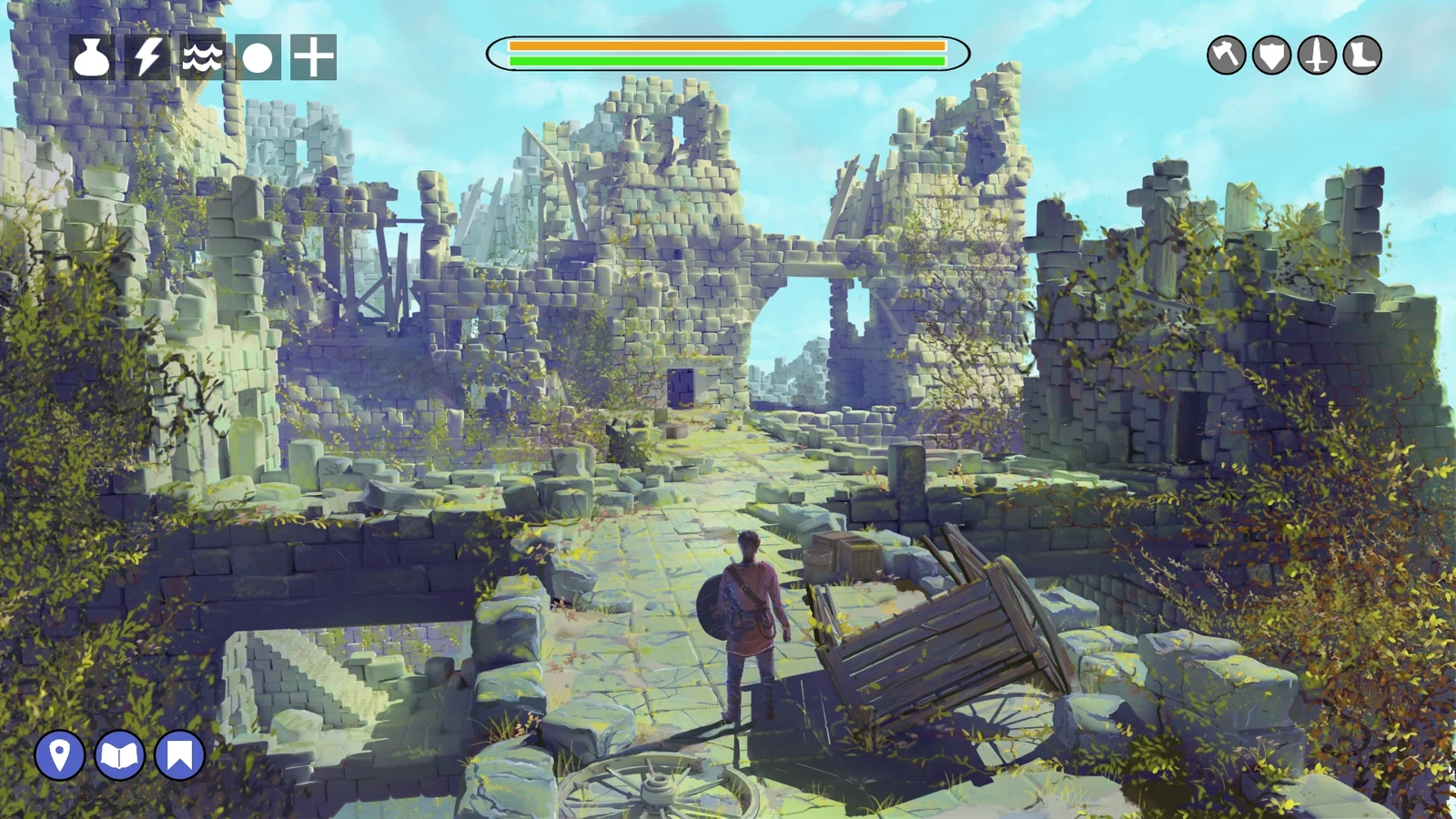Screen dimensions: 1456x819
Task: Click the bookmark button
Action: click(180, 755)
